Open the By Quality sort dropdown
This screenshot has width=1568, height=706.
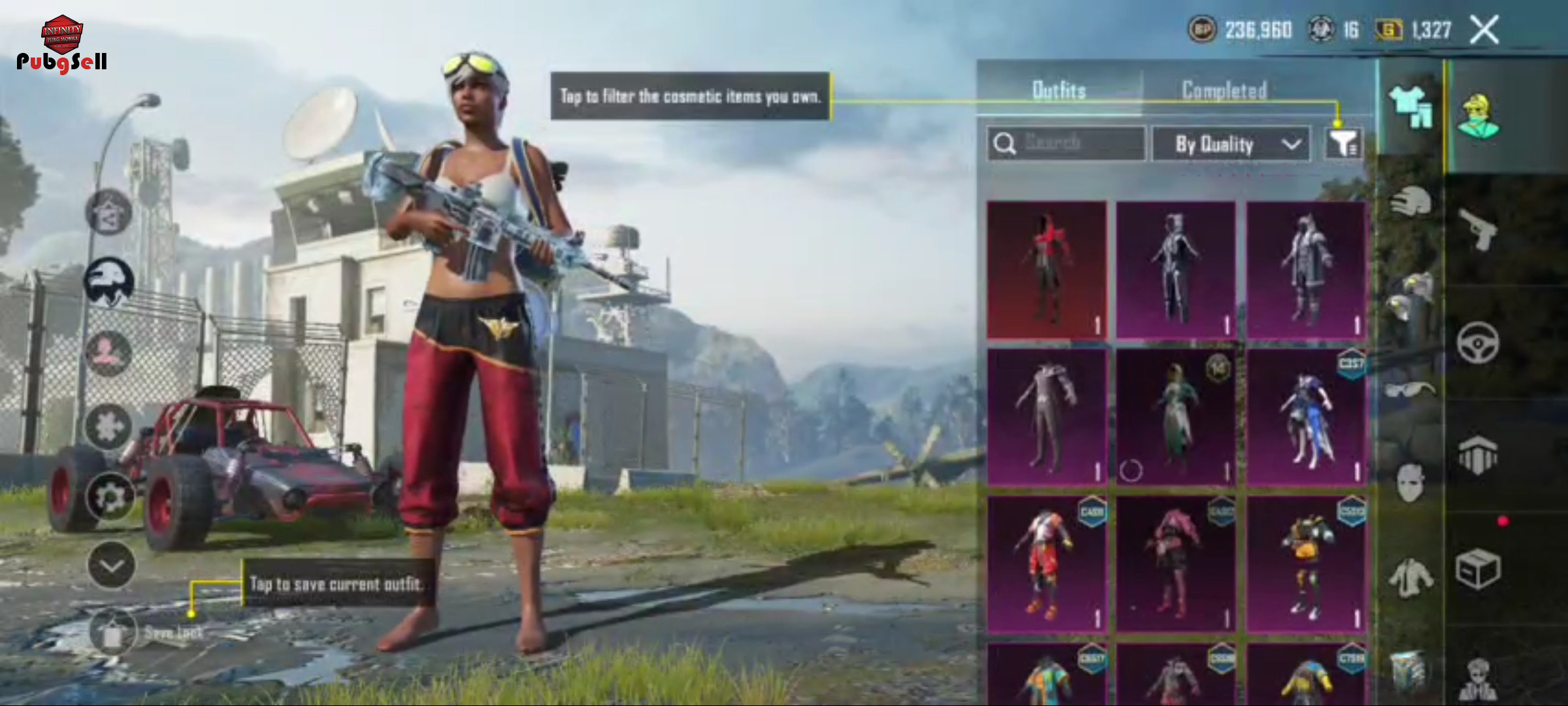click(x=1230, y=144)
